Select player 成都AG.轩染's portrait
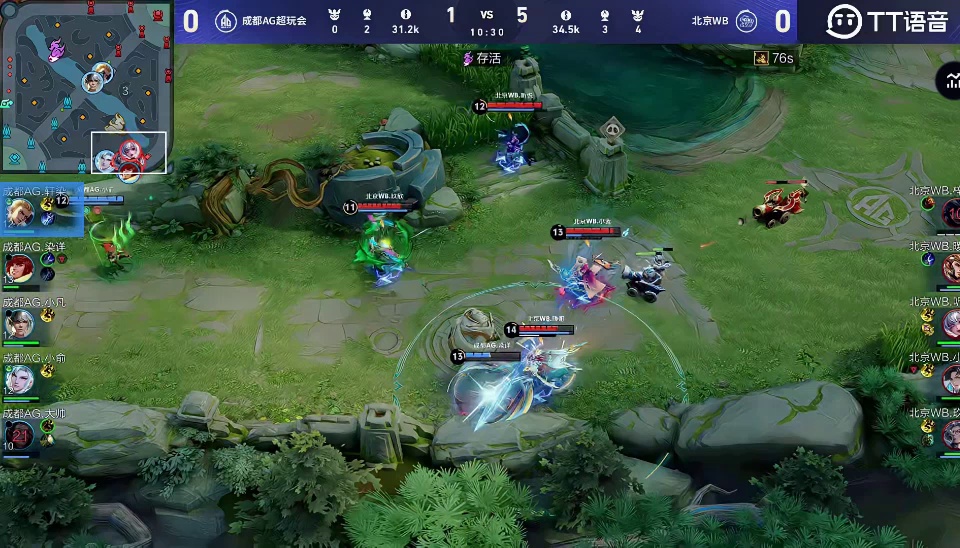The width and height of the screenshot is (960, 548). pyautogui.click(x=19, y=212)
